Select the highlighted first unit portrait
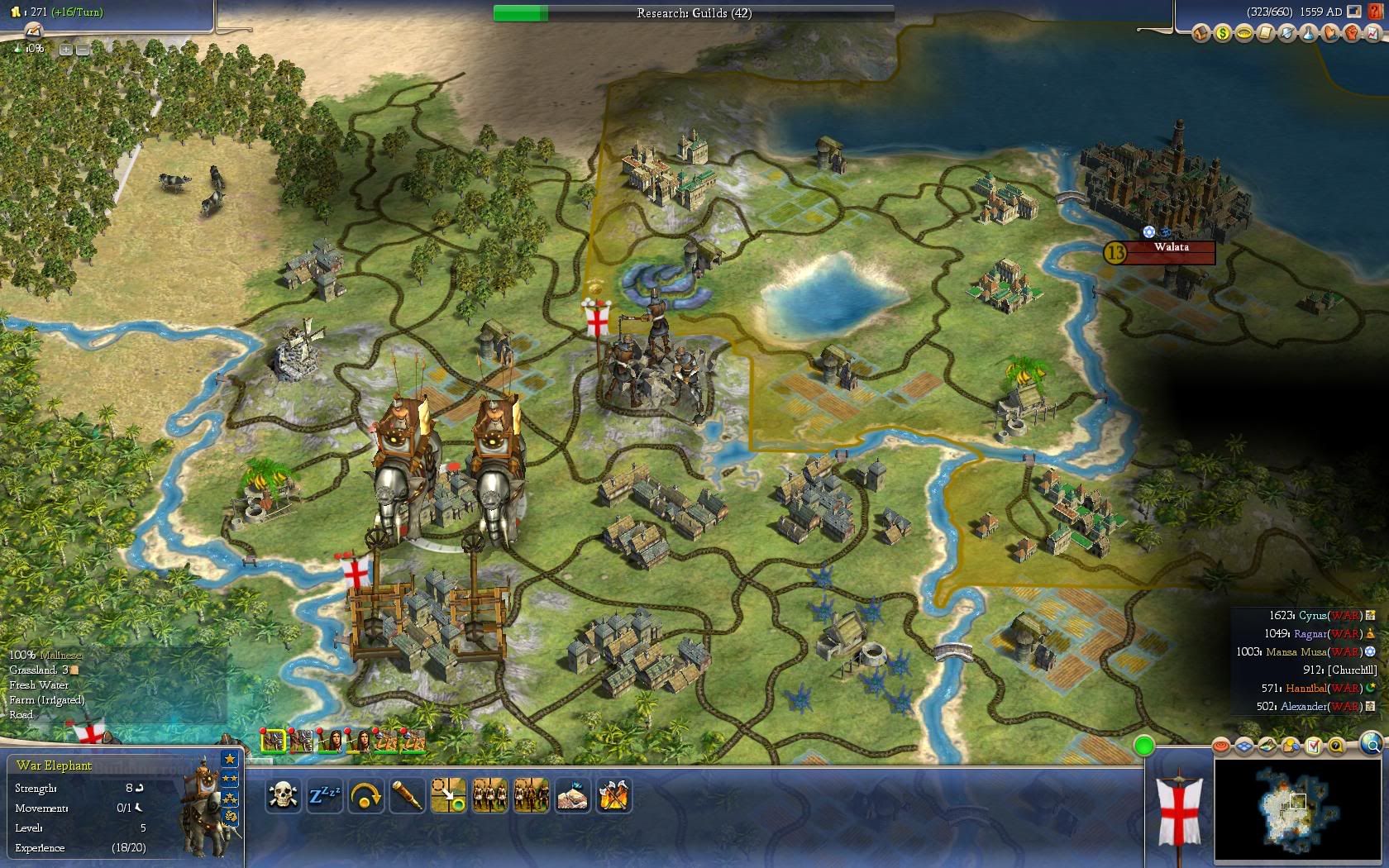Viewport: 1389px width, 868px height. tap(273, 741)
